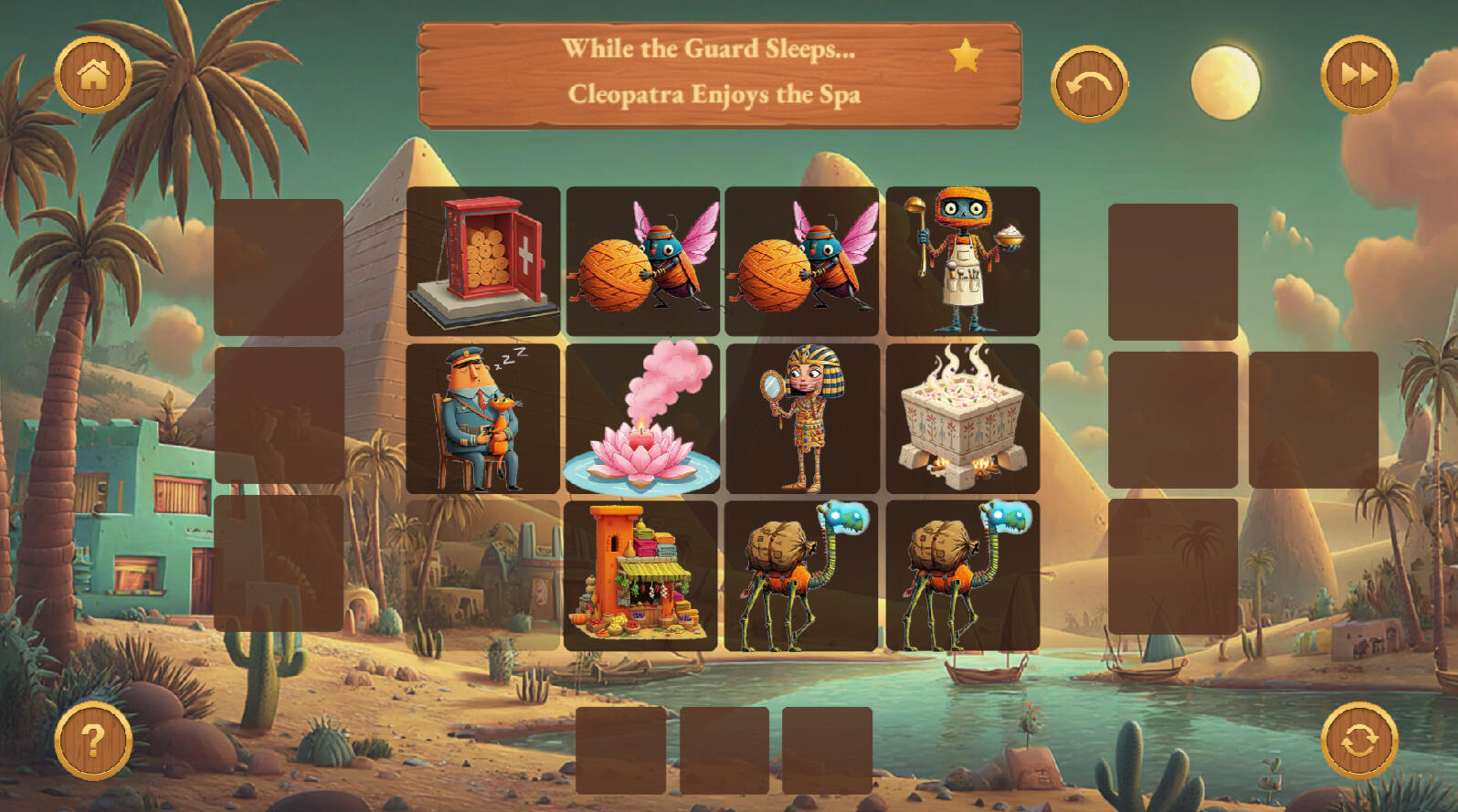Pick the mummy chef tile

963,261
